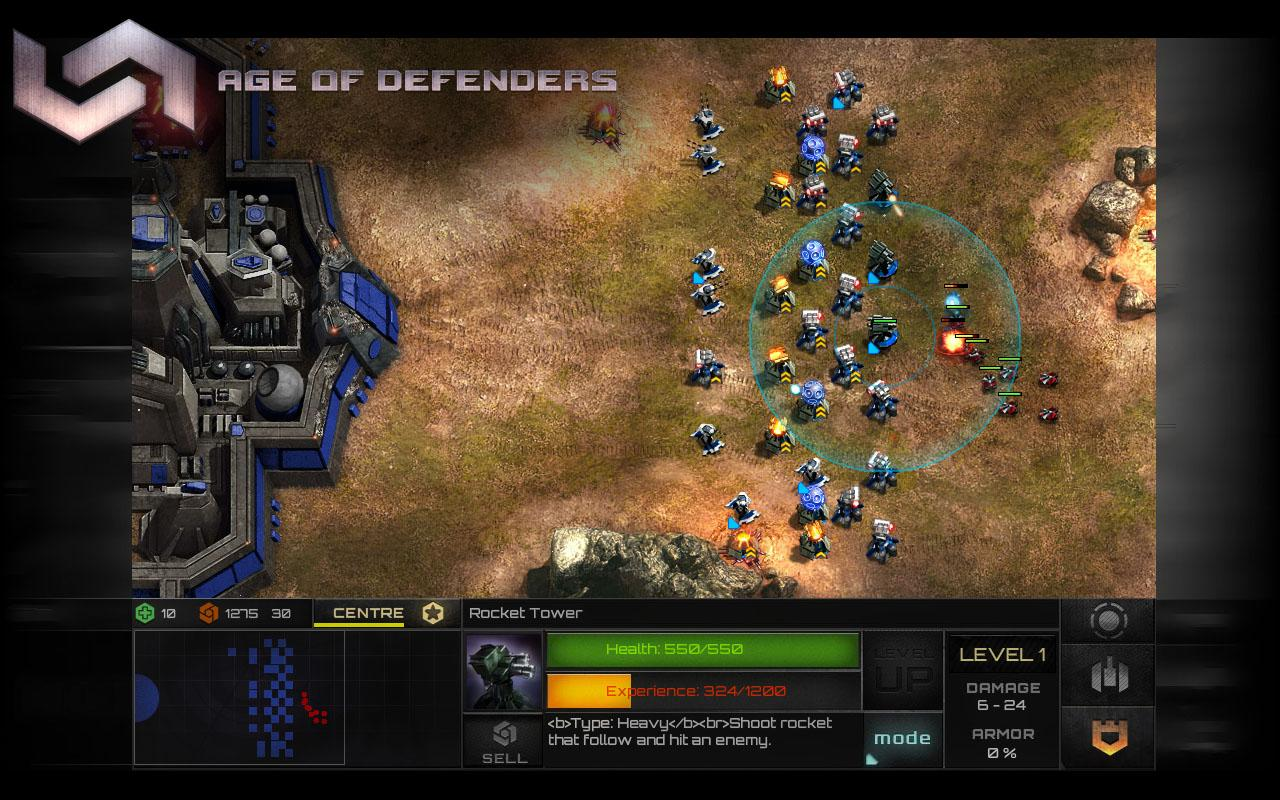Toggle the tower firing mode button
Screen dimensions: 1280x800
(901, 737)
